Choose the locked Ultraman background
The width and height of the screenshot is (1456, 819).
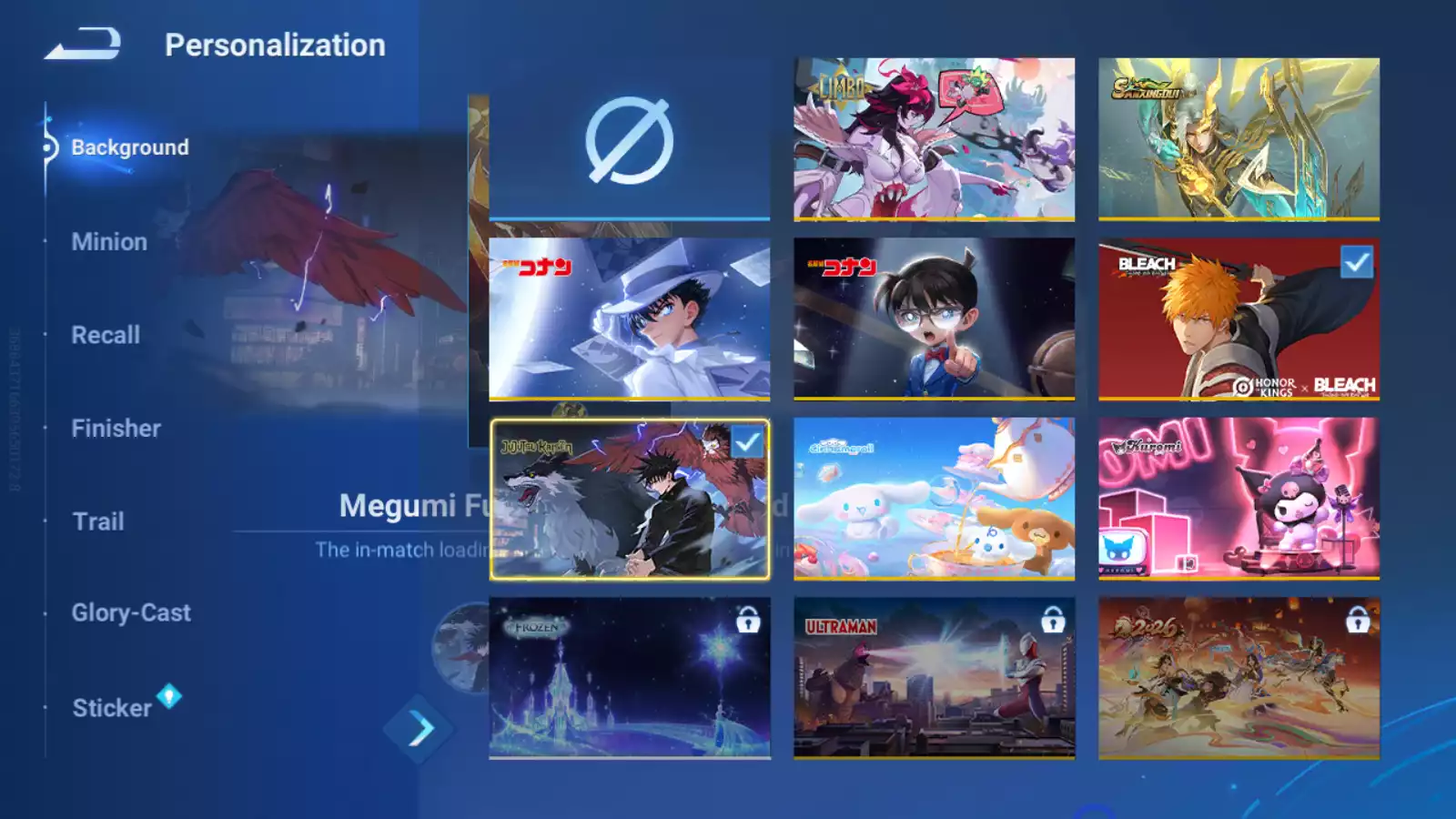934,678
